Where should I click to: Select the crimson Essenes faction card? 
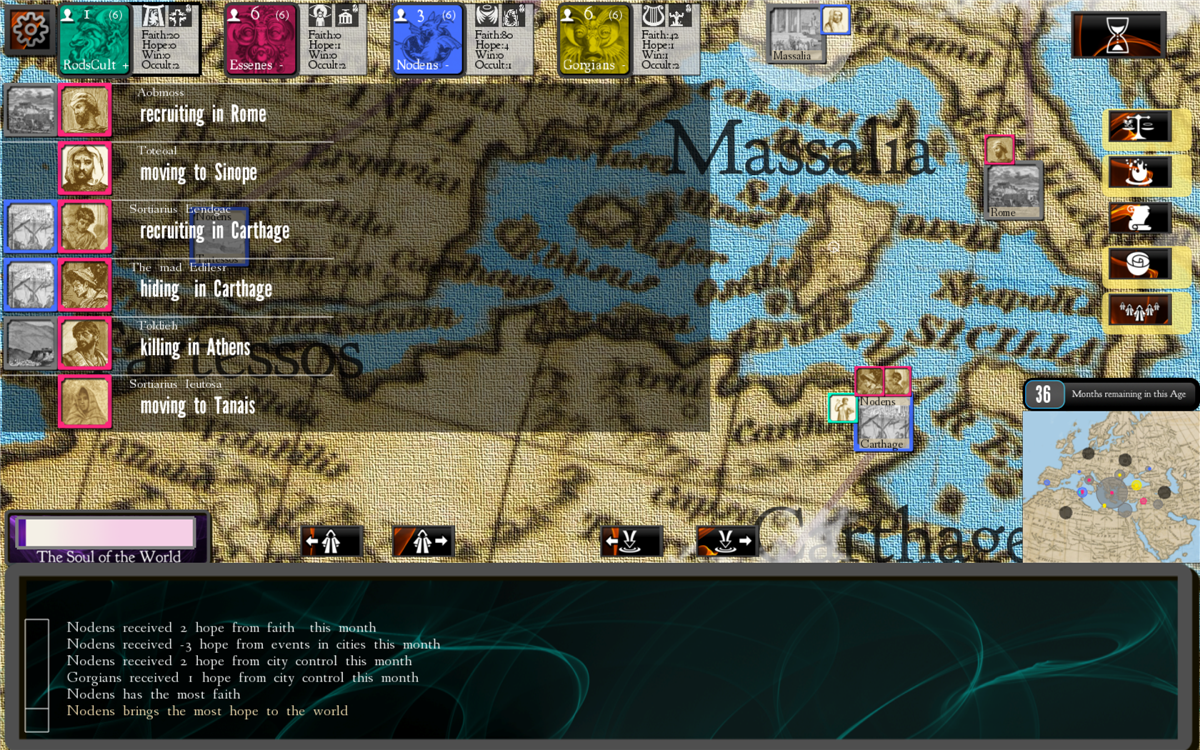click(x=260, y=39)
